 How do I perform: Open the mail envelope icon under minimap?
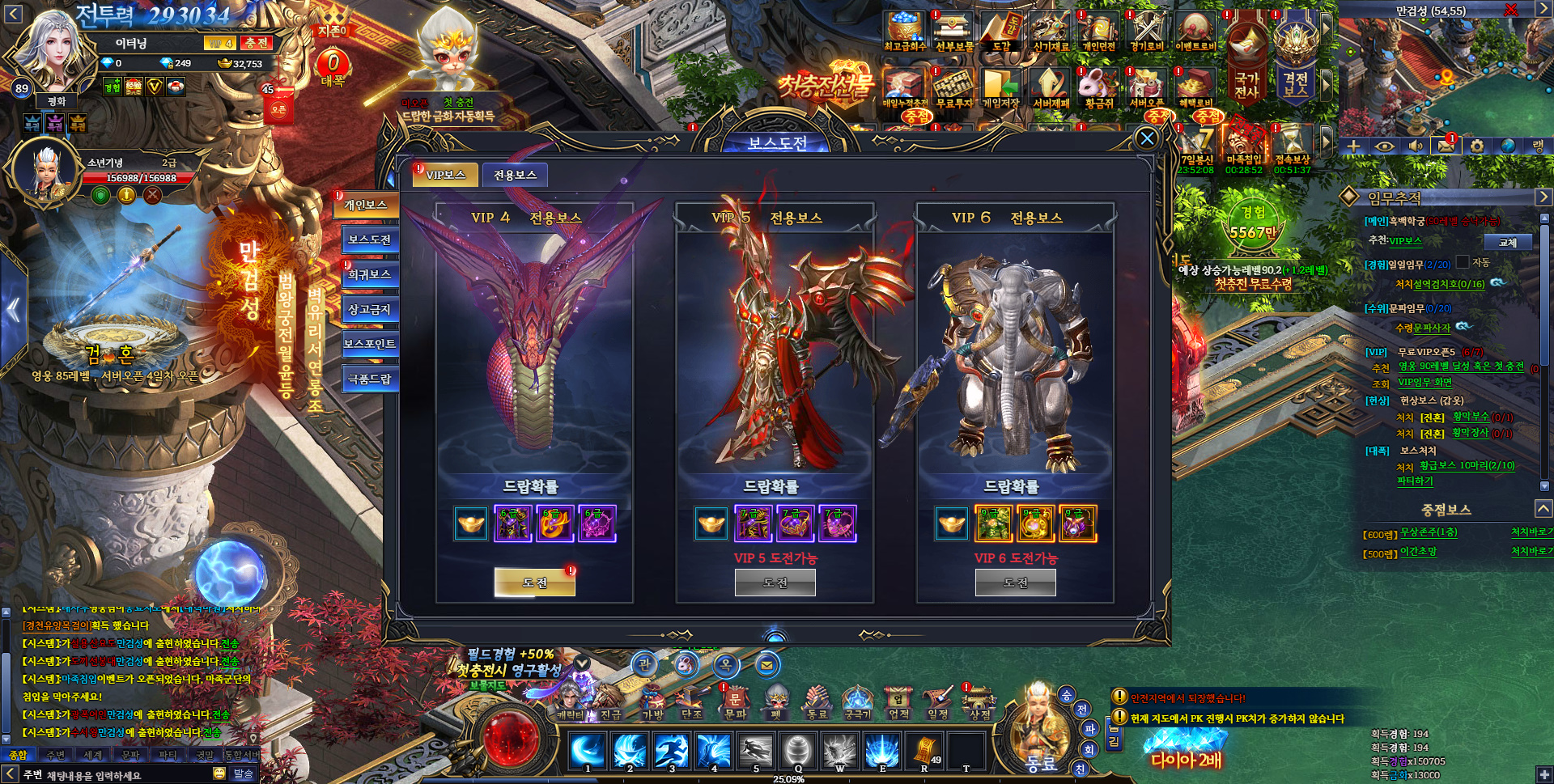[1443, 146]
